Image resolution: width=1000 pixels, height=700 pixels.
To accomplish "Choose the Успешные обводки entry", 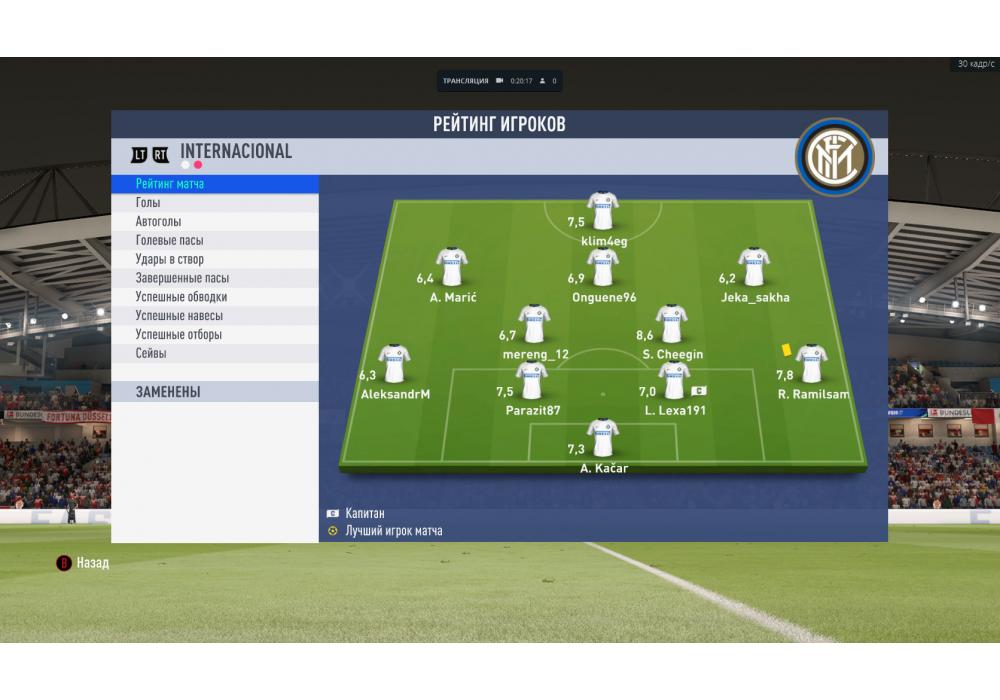I will click(x=216, y=297).
